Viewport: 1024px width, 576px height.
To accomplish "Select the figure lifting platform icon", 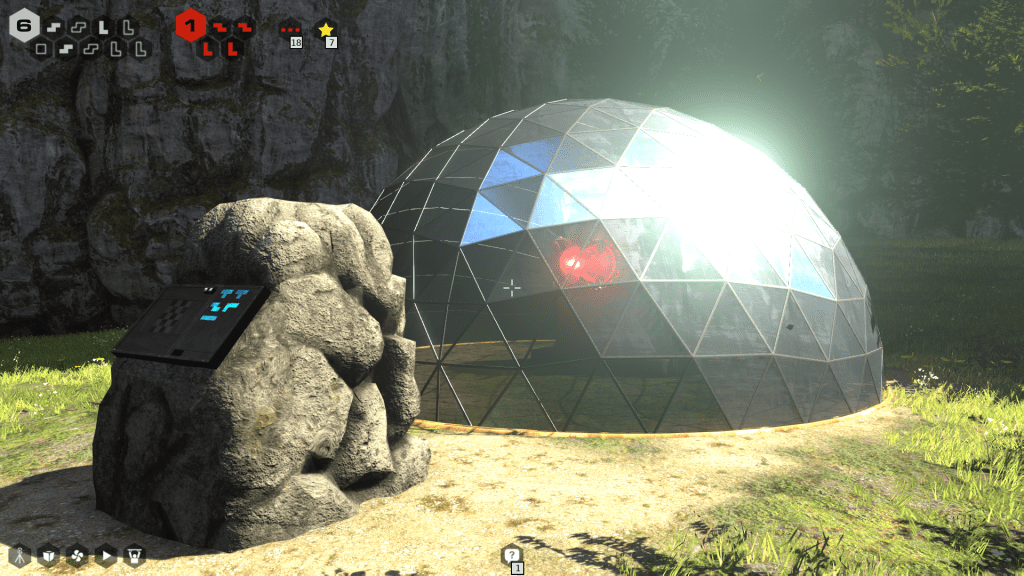I will click(x=135, y=555).
